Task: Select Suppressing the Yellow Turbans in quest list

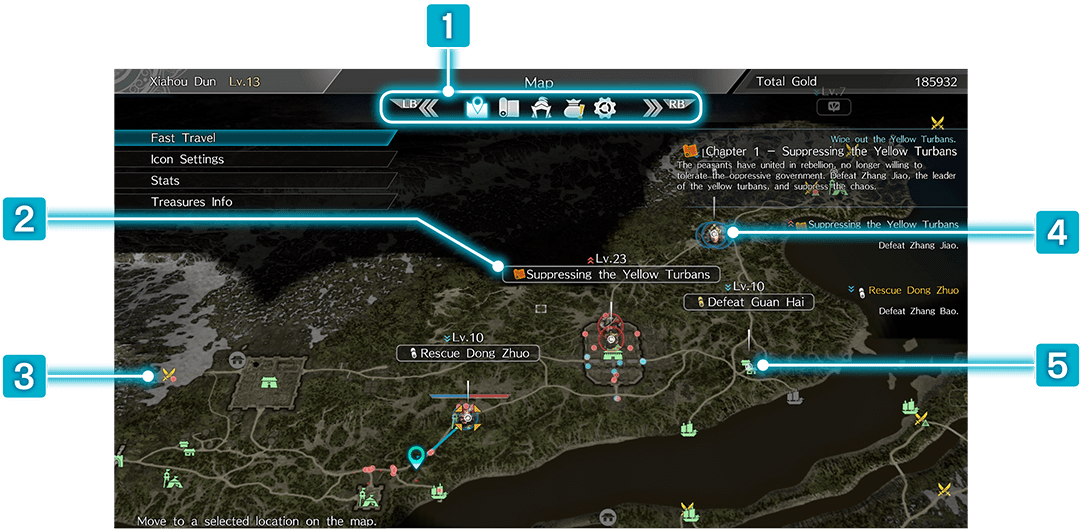Action: coord(882,225)
